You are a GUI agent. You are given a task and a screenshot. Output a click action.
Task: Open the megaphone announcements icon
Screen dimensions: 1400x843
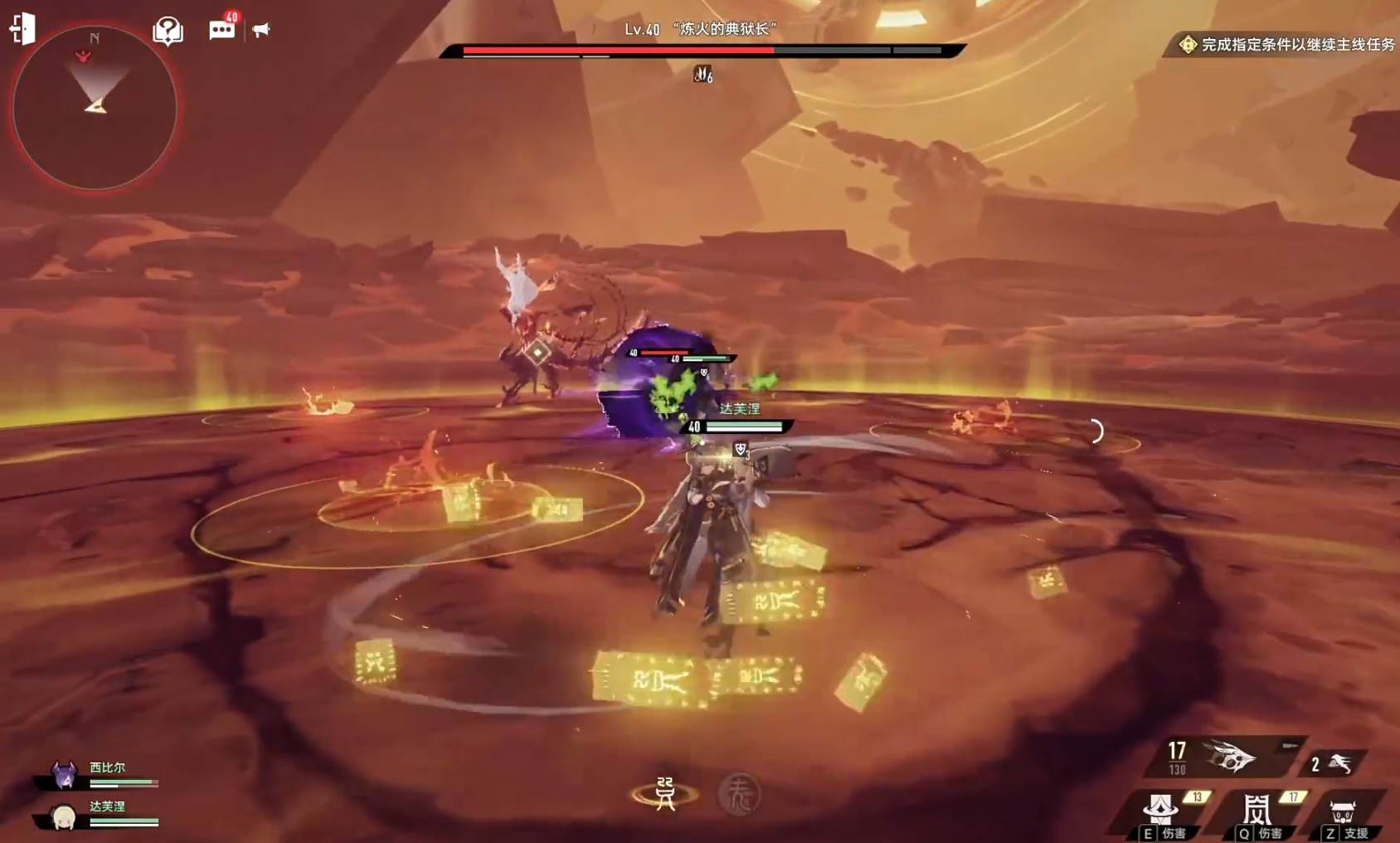click(x=261, y=30)
